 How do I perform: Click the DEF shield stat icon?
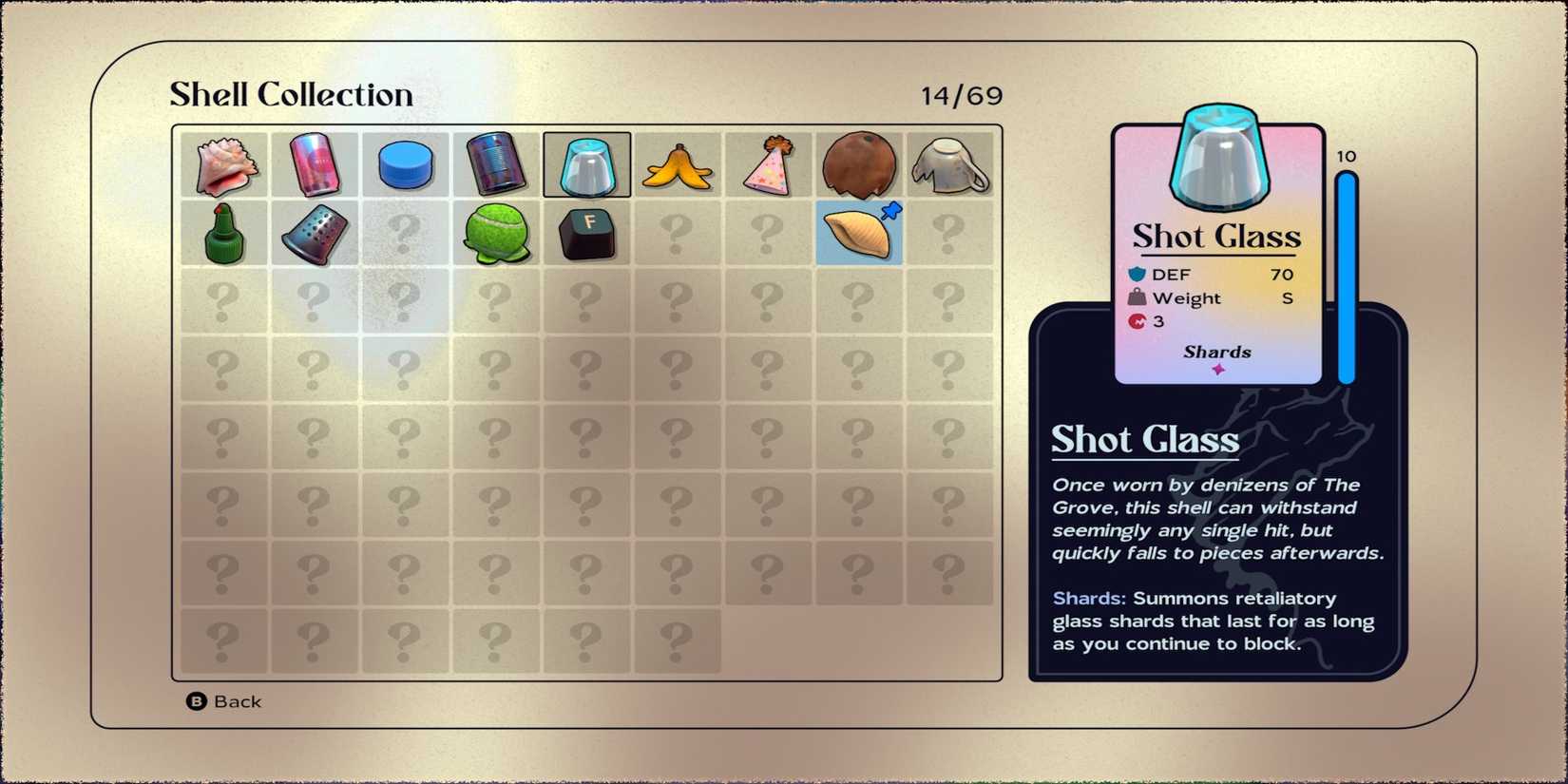click(x=1139, y=274)
